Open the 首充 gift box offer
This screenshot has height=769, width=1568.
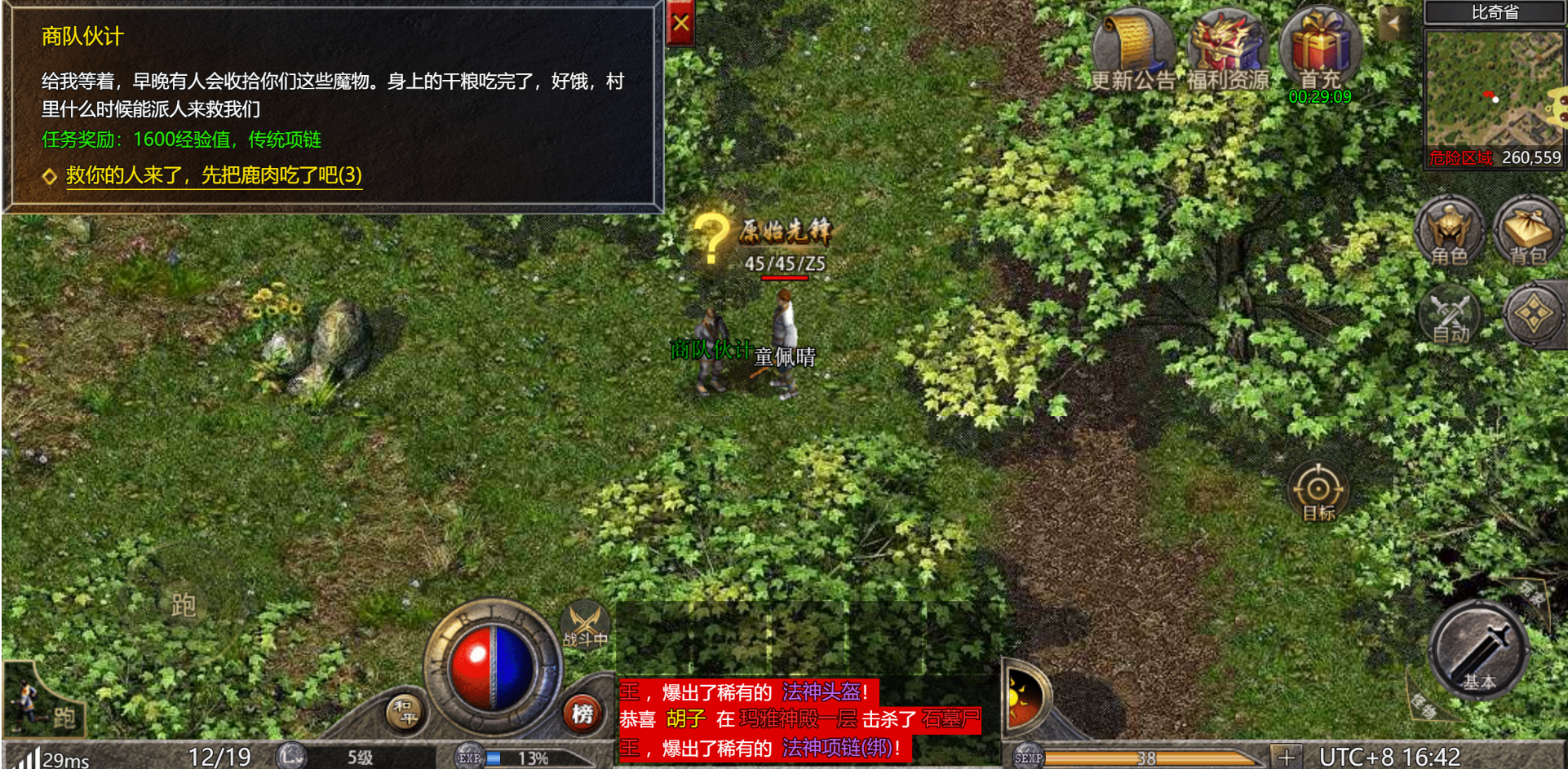1320,47
